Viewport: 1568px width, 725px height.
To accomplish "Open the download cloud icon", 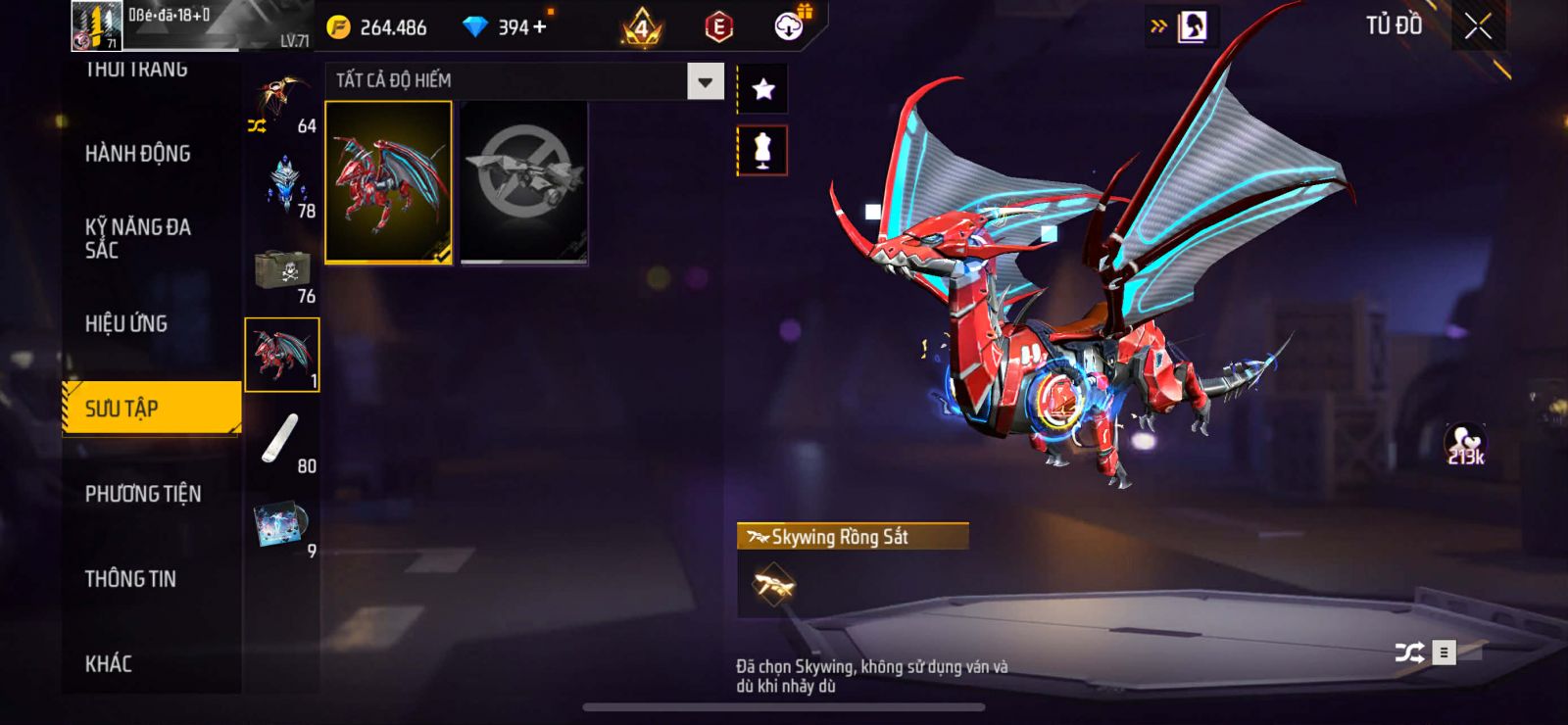I will coord(789,26).
